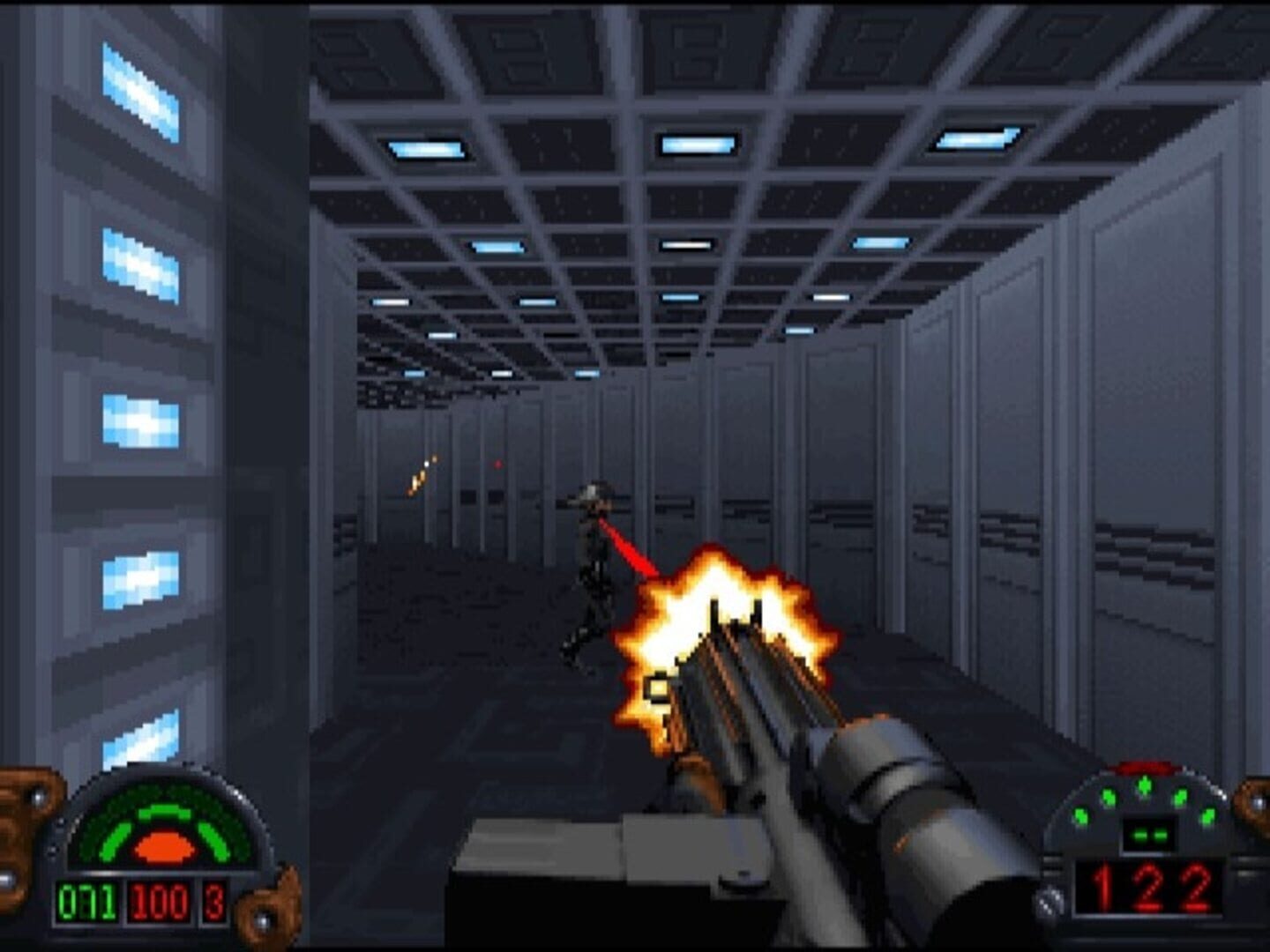This screenshot has height=952, width=1270.
Task: Click the leftmost green indicator on ammo display
Action: 1082,815
